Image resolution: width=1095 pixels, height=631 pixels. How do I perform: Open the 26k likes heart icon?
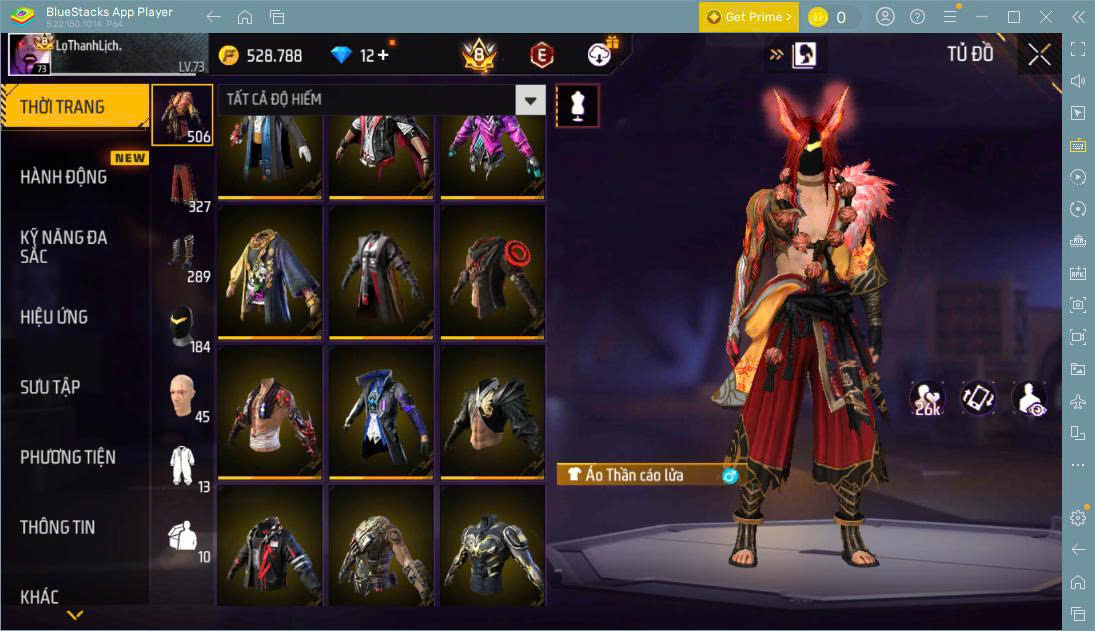pos(927,397)
